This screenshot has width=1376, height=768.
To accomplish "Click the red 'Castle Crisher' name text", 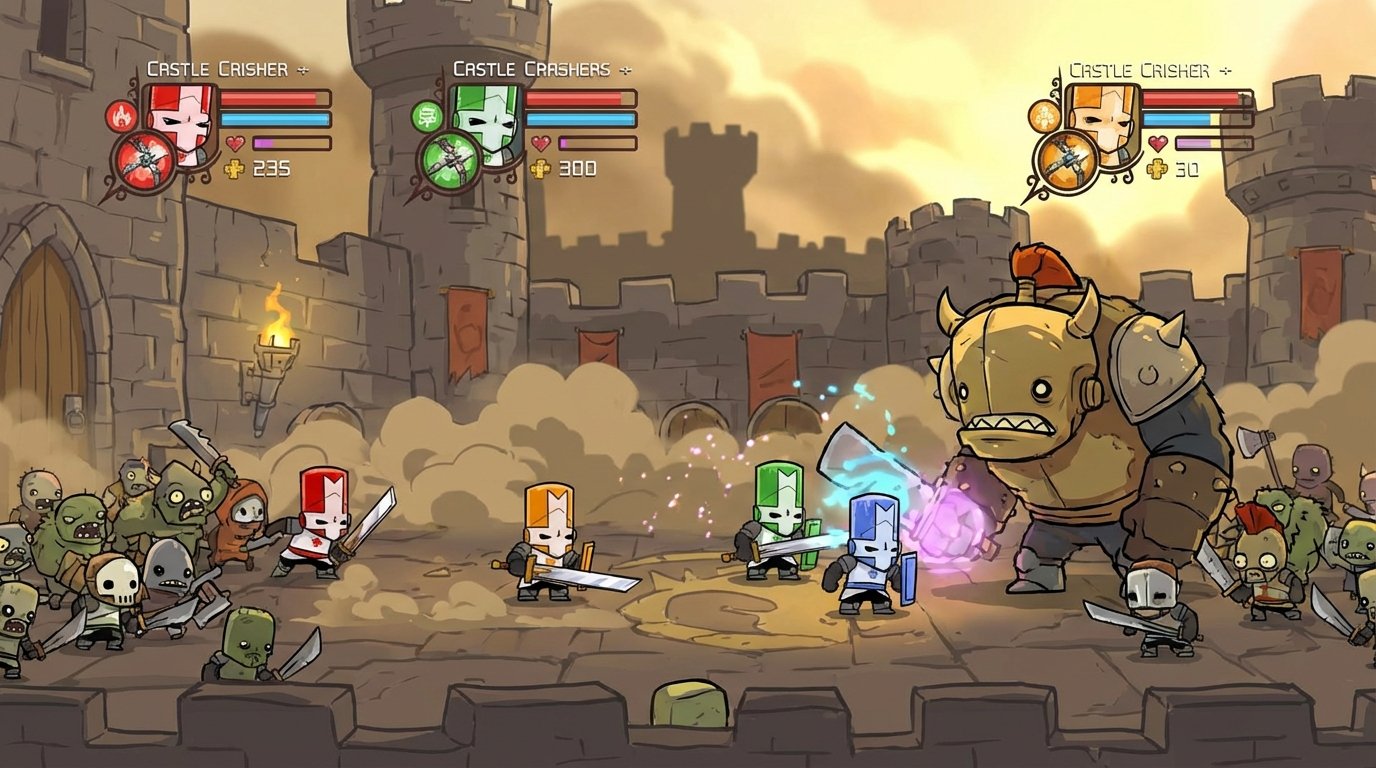I will pos(216,68).
